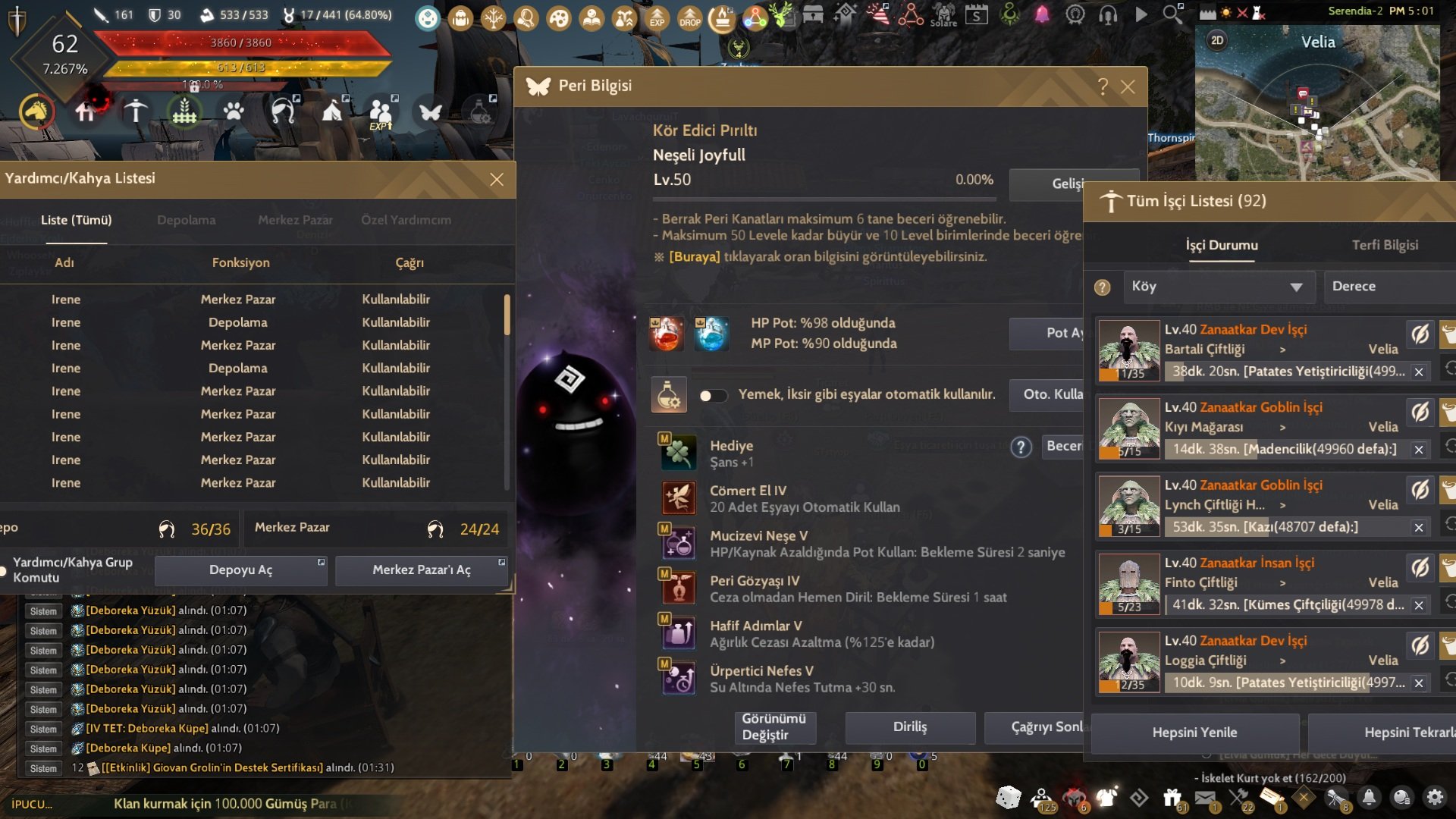
Task: Open the Peri Bilgisi help question mark
Action: (x=1103, y=87)
